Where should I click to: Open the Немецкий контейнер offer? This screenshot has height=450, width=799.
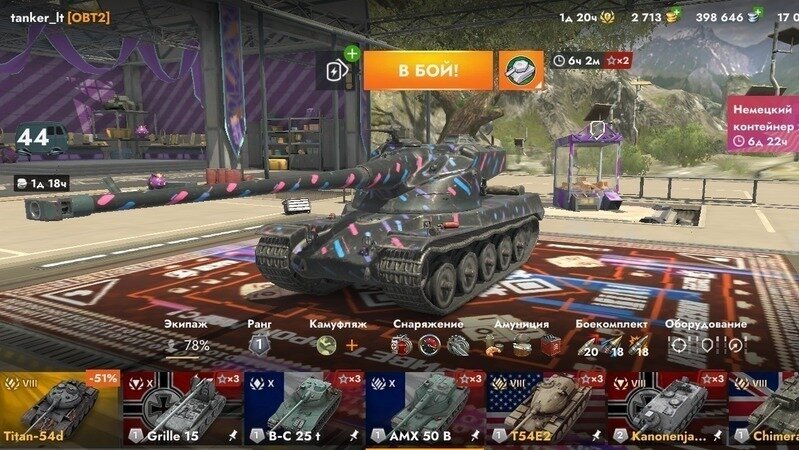coord(763,122)
